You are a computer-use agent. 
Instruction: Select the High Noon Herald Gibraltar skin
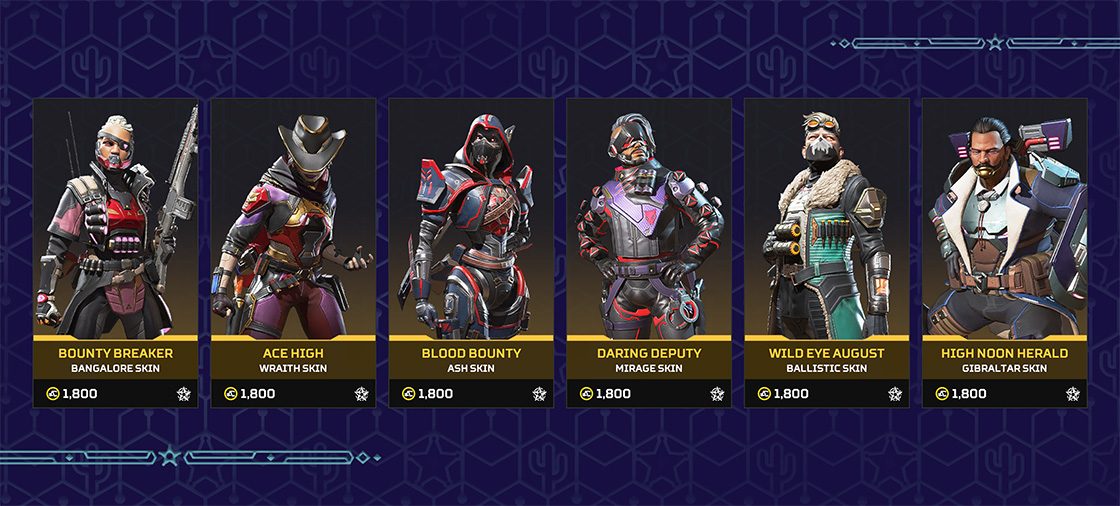tap(1004, 252)
